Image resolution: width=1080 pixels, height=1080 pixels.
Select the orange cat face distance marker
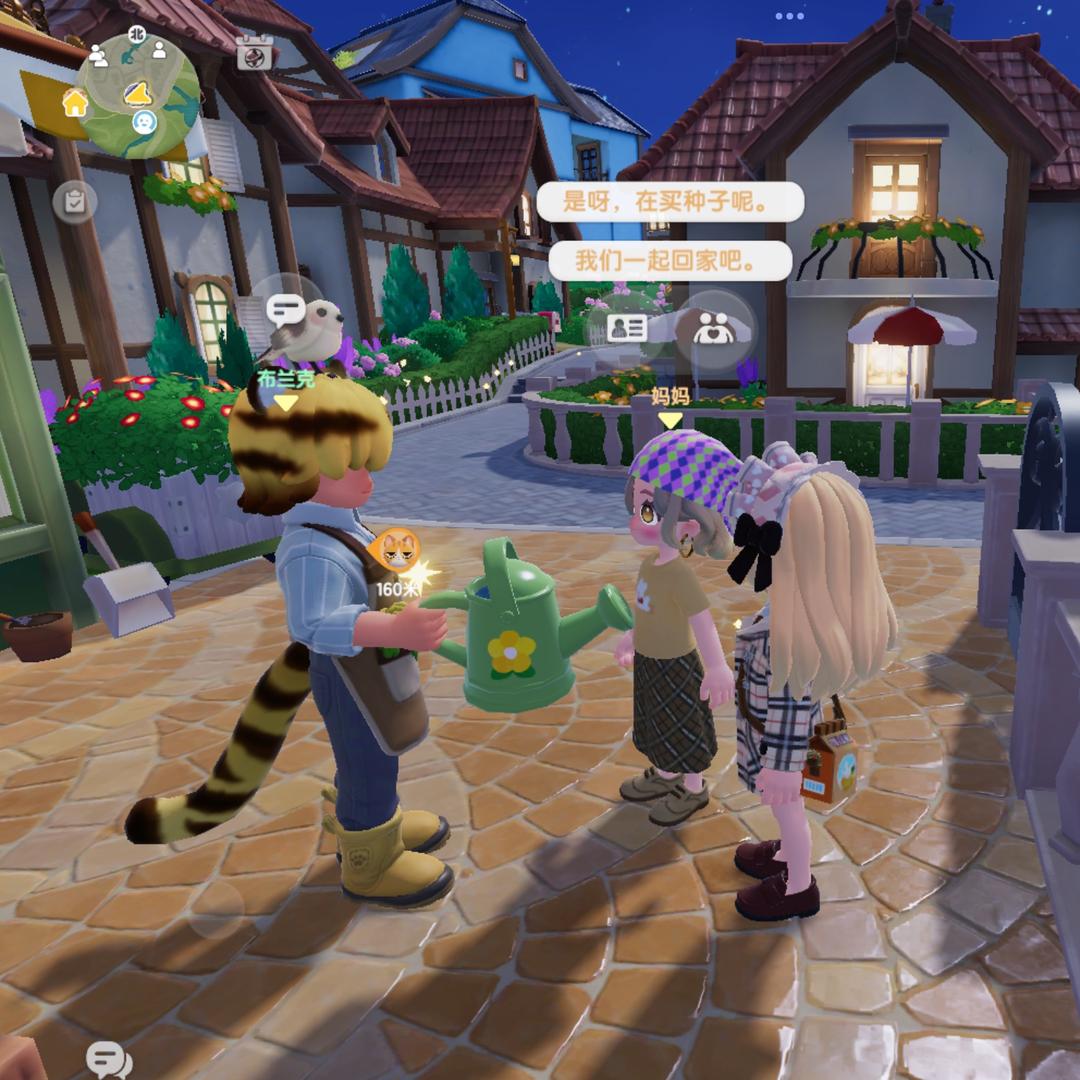396,550
